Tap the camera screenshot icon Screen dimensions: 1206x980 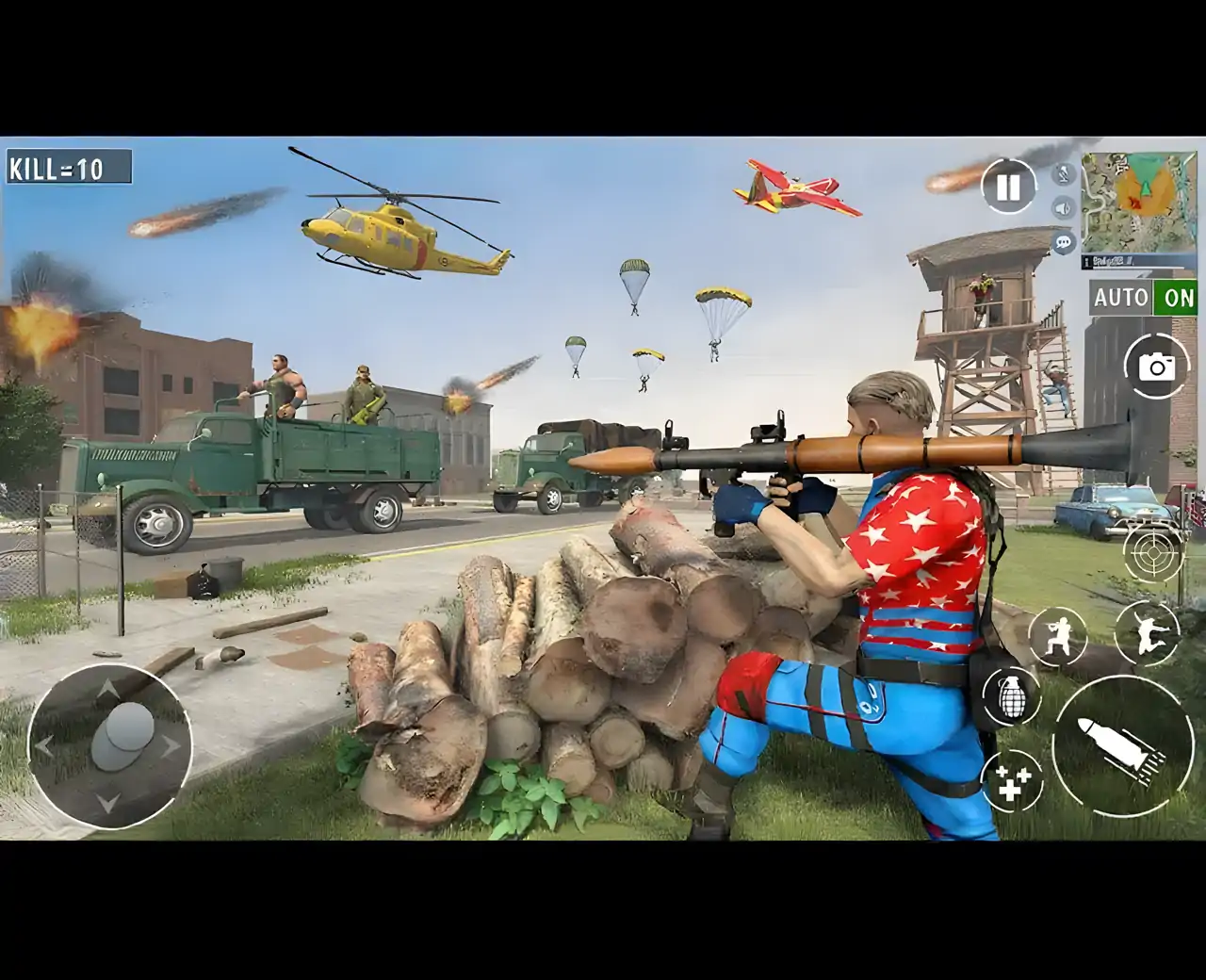pos(1157,366)
